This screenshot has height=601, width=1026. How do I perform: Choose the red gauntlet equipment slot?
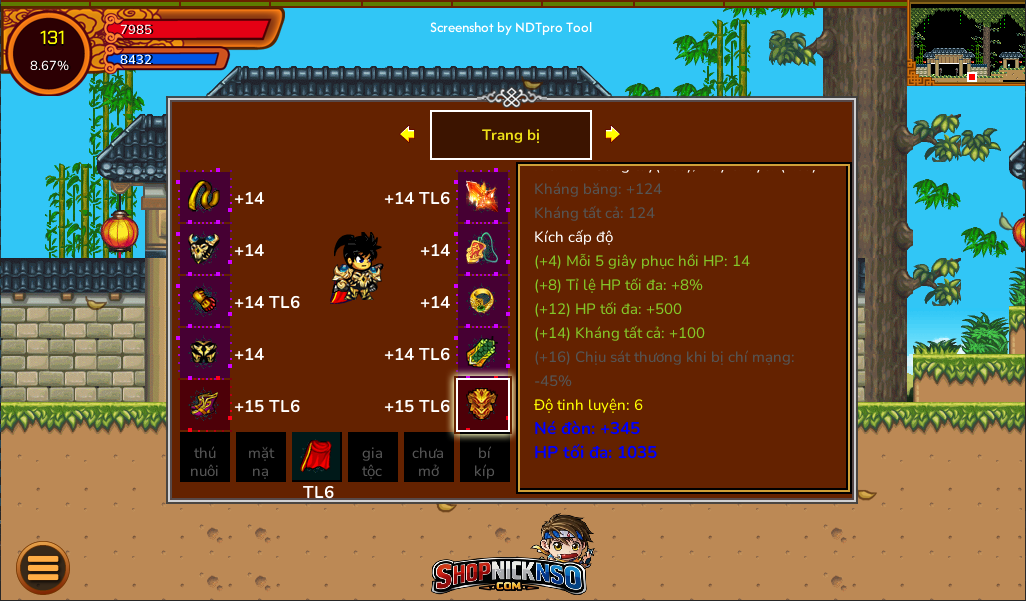[205, 302]
